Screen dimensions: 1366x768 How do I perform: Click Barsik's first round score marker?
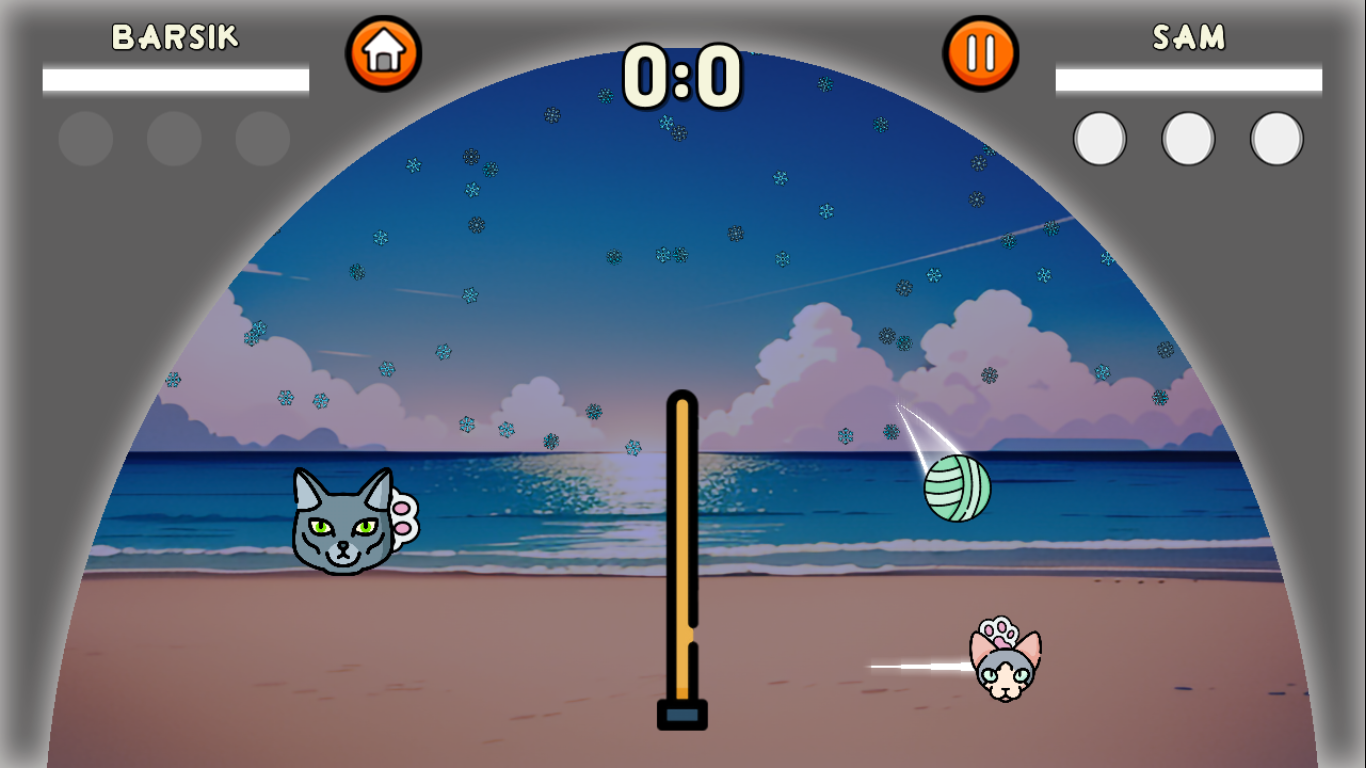[85, 137]
